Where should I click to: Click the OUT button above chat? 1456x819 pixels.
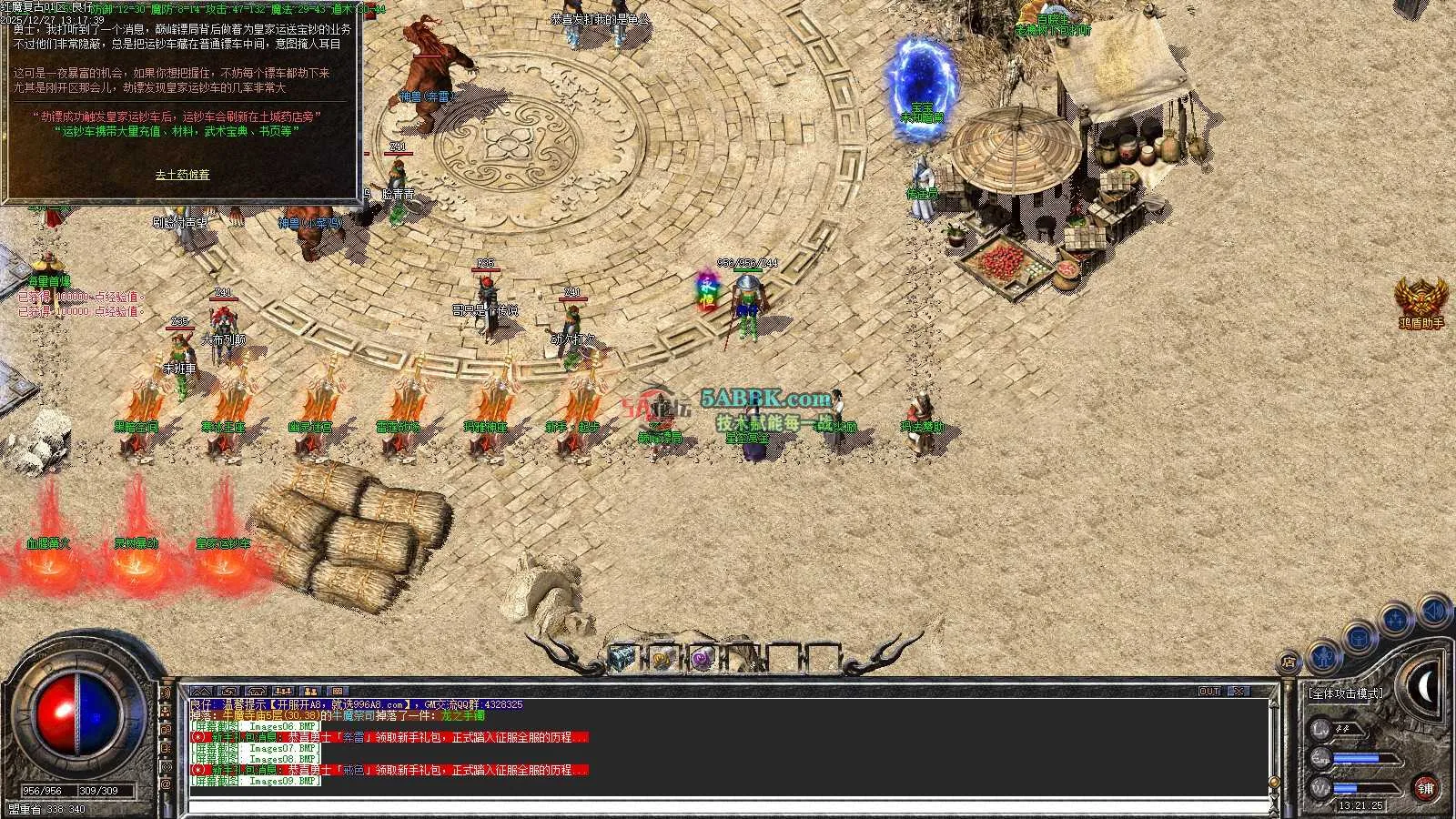[1208, 692]
